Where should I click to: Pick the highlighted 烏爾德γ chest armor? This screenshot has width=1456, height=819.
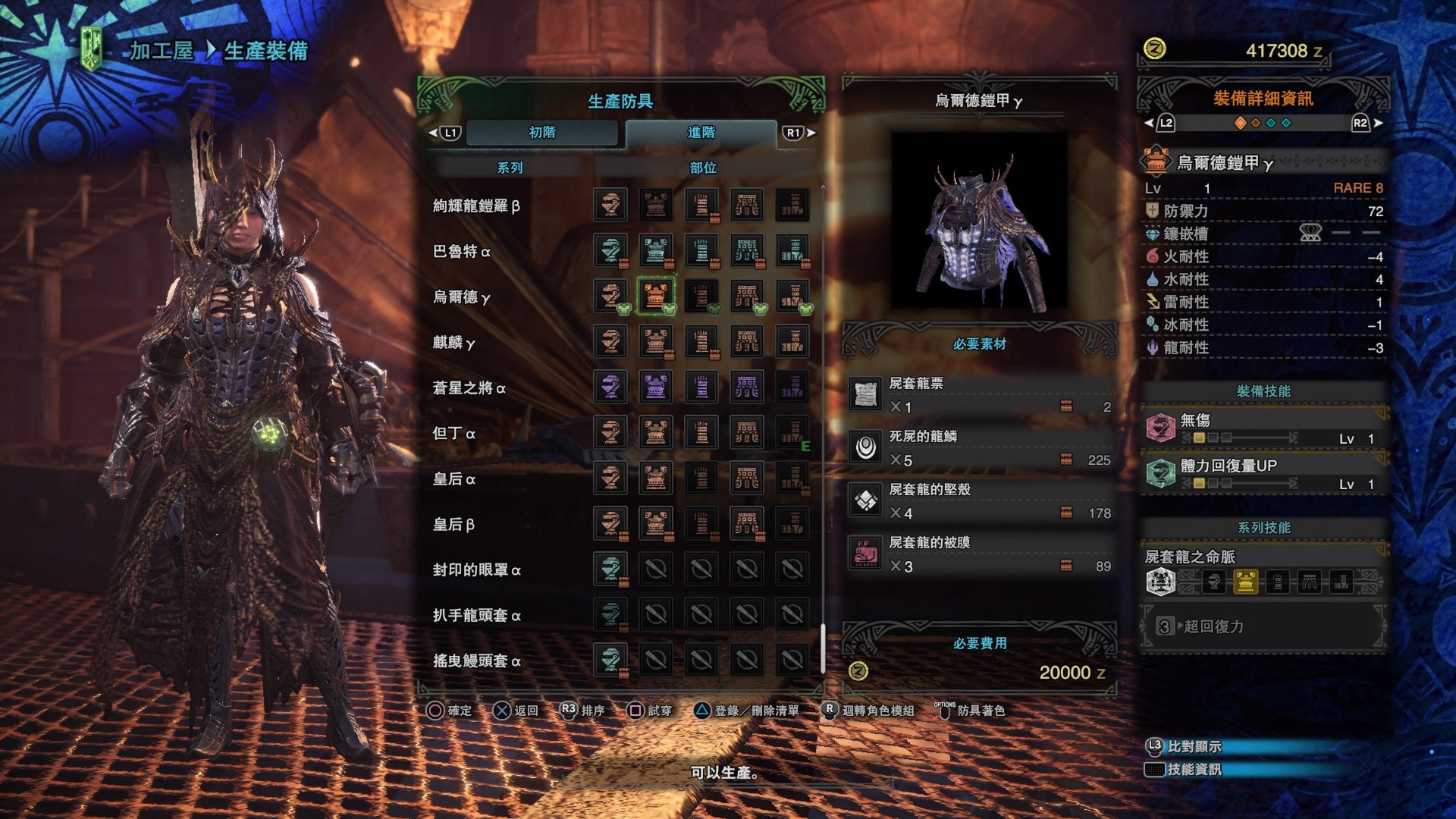[x=656, y=297]
